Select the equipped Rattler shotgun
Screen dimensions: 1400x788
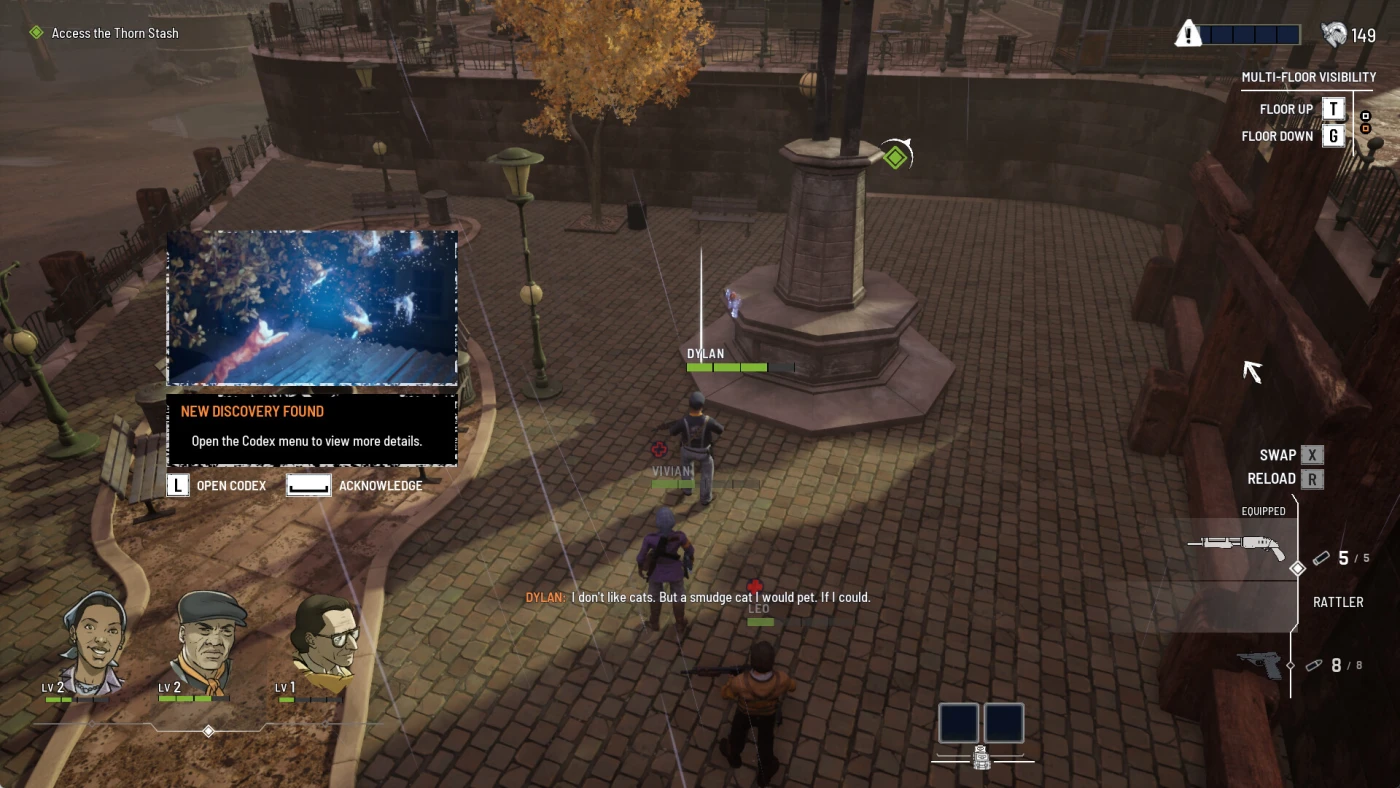point(1237,548)
